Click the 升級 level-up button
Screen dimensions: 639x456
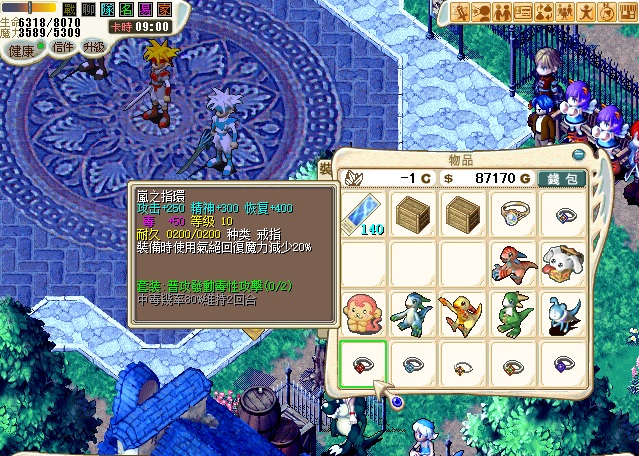(94, 47)
